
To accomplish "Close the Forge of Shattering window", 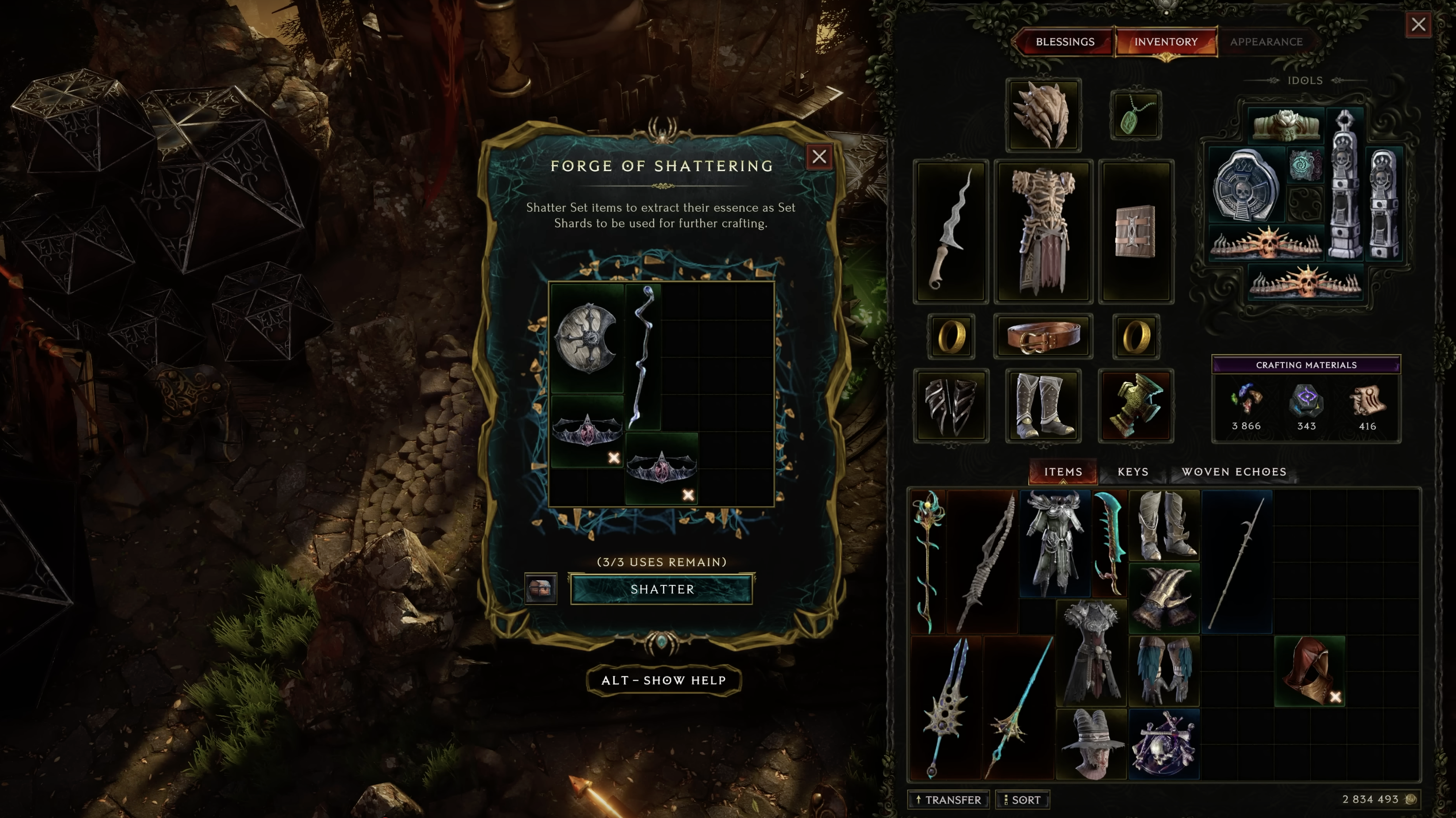I will tap(819, 157).
